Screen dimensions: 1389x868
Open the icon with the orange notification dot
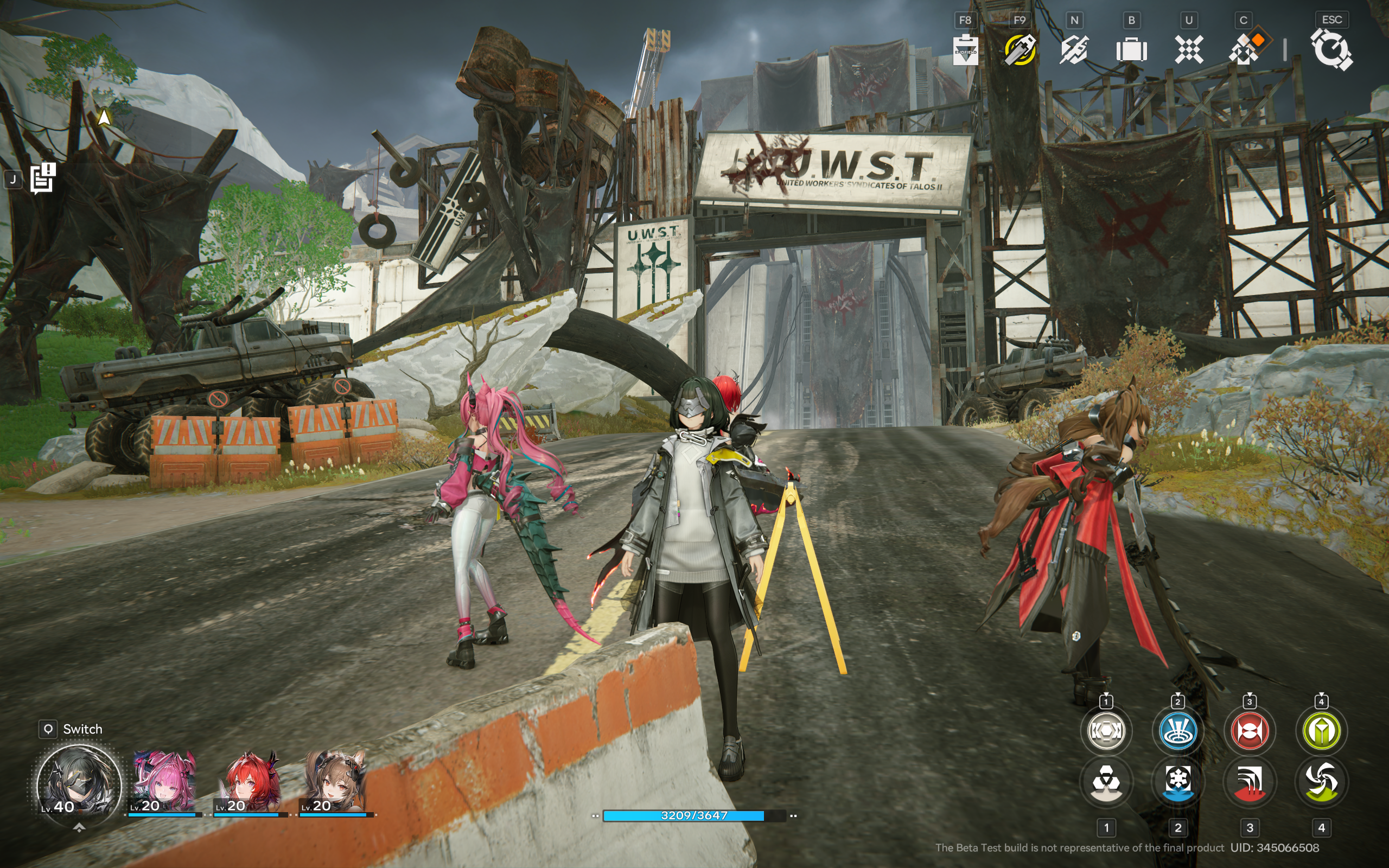[x=1245, y=49]
